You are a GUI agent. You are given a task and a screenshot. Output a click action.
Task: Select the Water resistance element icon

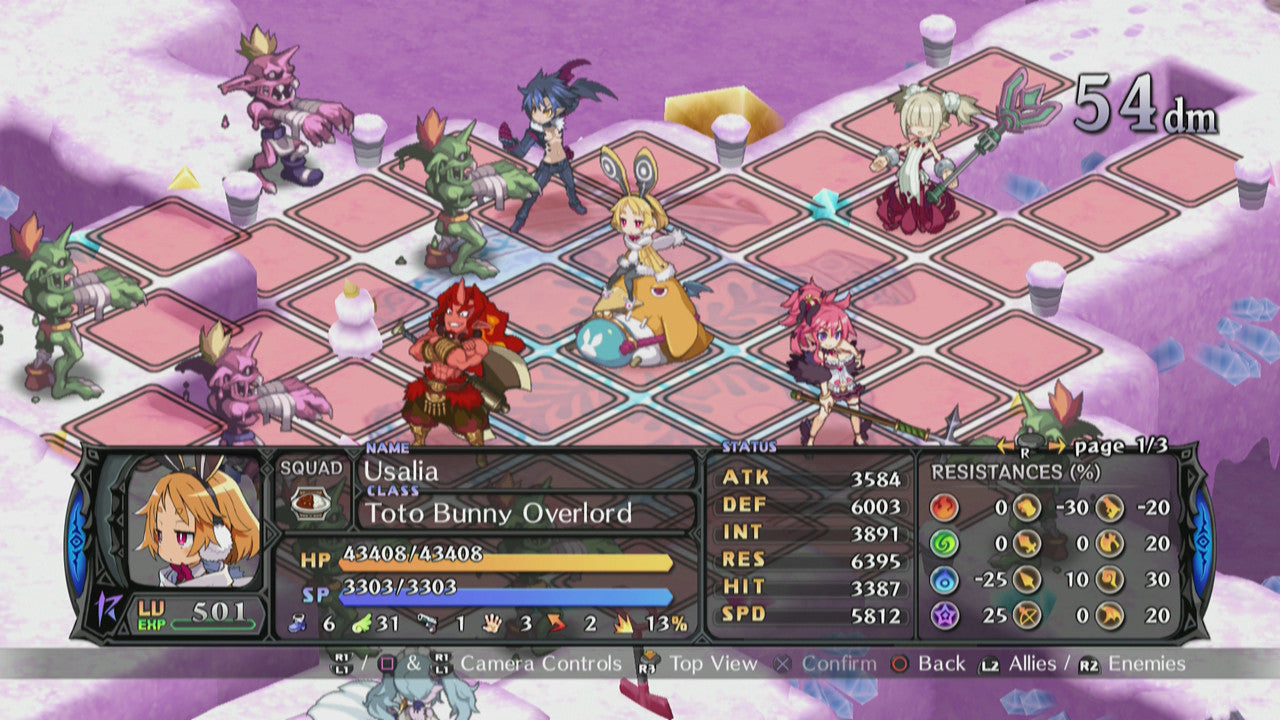tap(944, 580)
